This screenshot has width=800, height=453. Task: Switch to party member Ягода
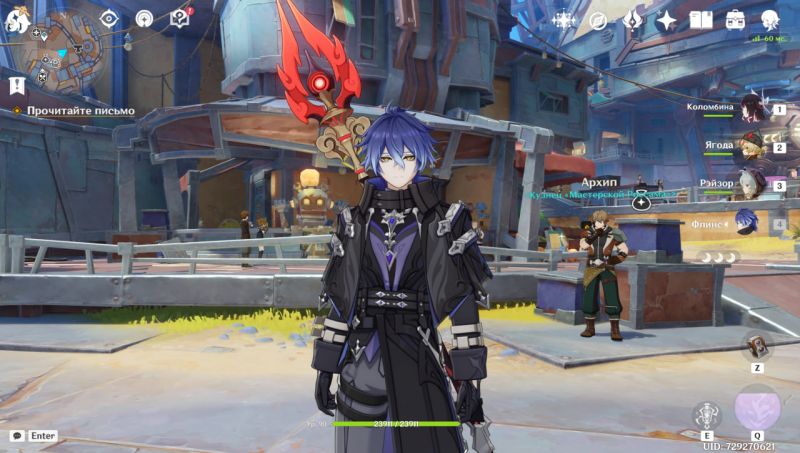pyautogui.click(x=752, y=148)
